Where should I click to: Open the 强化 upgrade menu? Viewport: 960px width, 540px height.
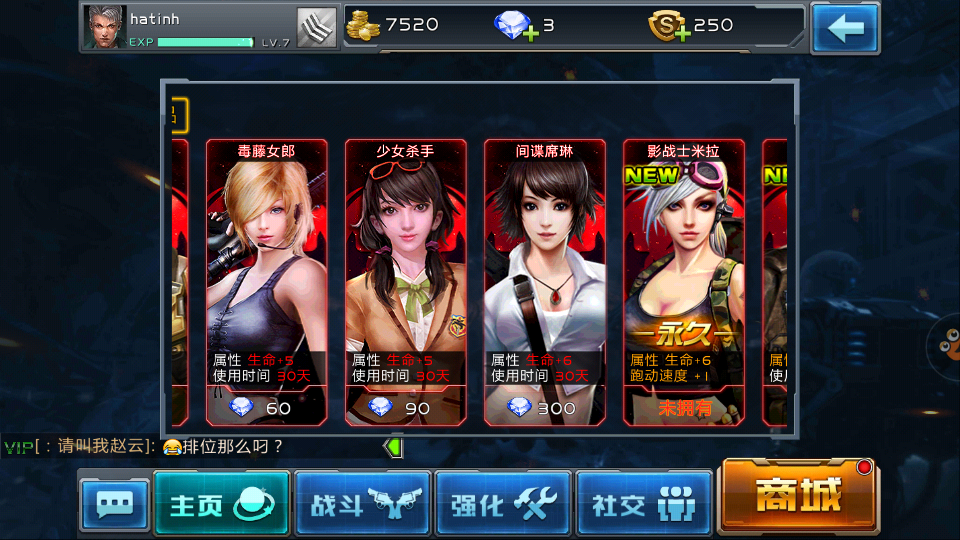503,504
